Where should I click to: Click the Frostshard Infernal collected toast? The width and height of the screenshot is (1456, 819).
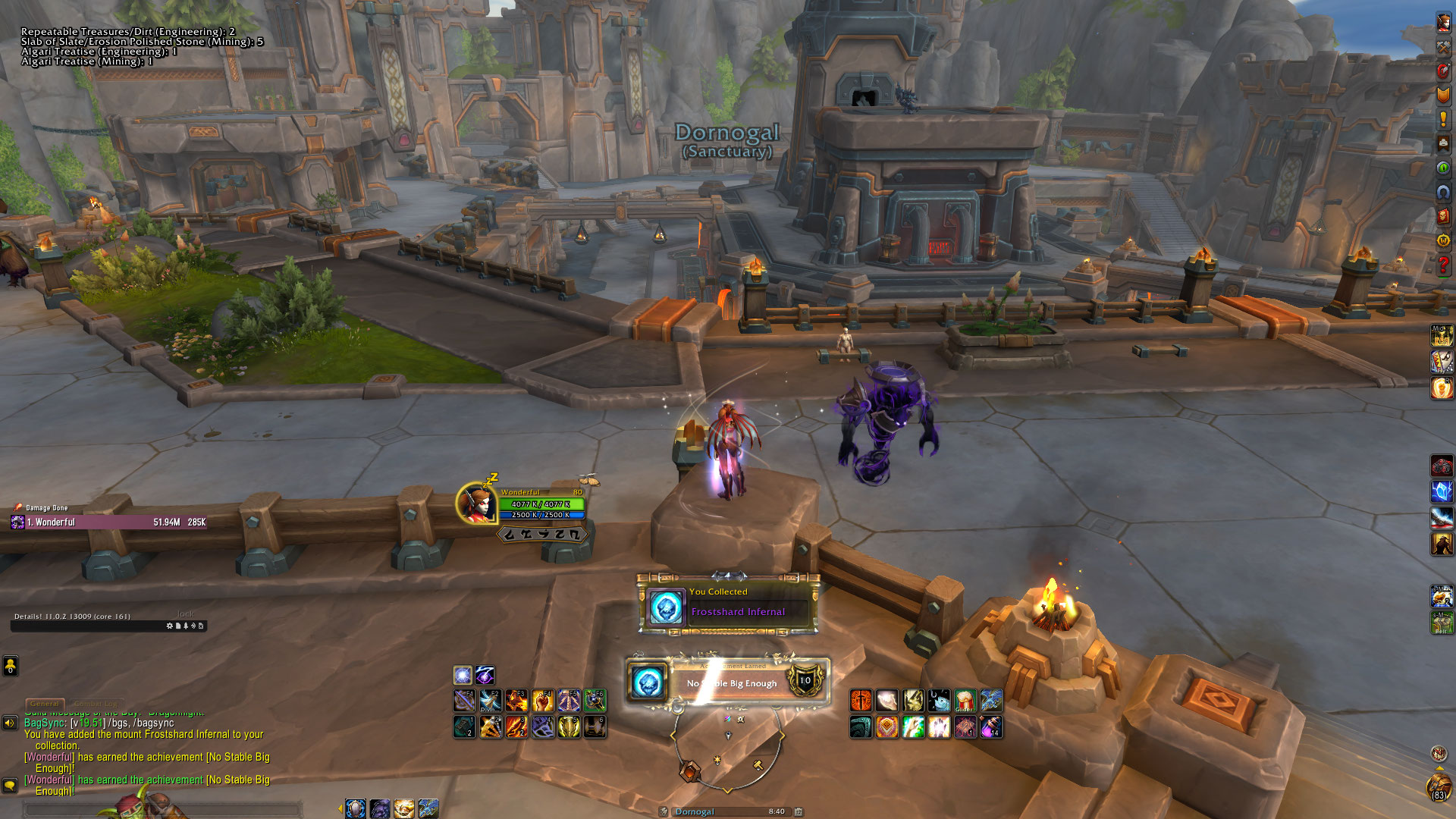click(727, 604)
